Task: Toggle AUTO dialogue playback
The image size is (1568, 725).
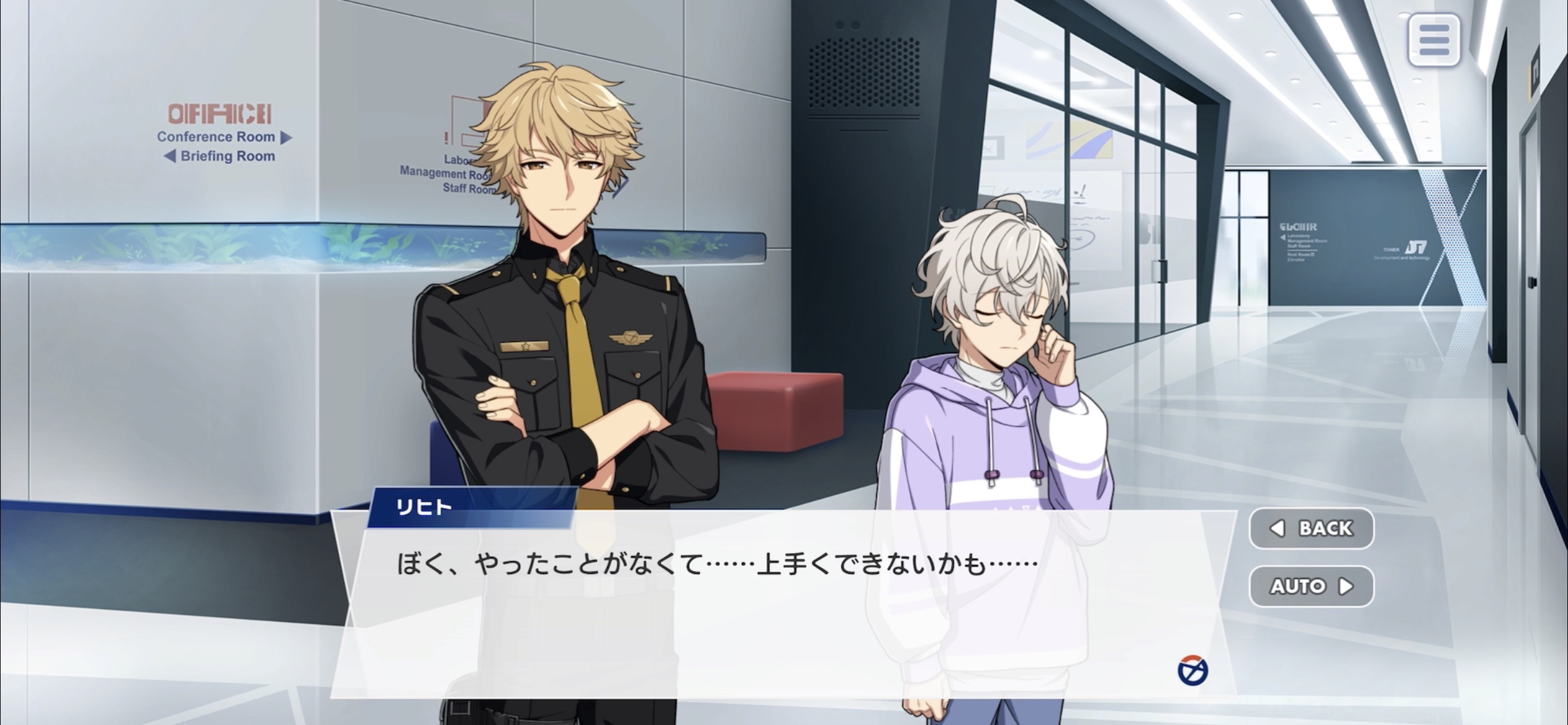Action: pos(1312,586)
